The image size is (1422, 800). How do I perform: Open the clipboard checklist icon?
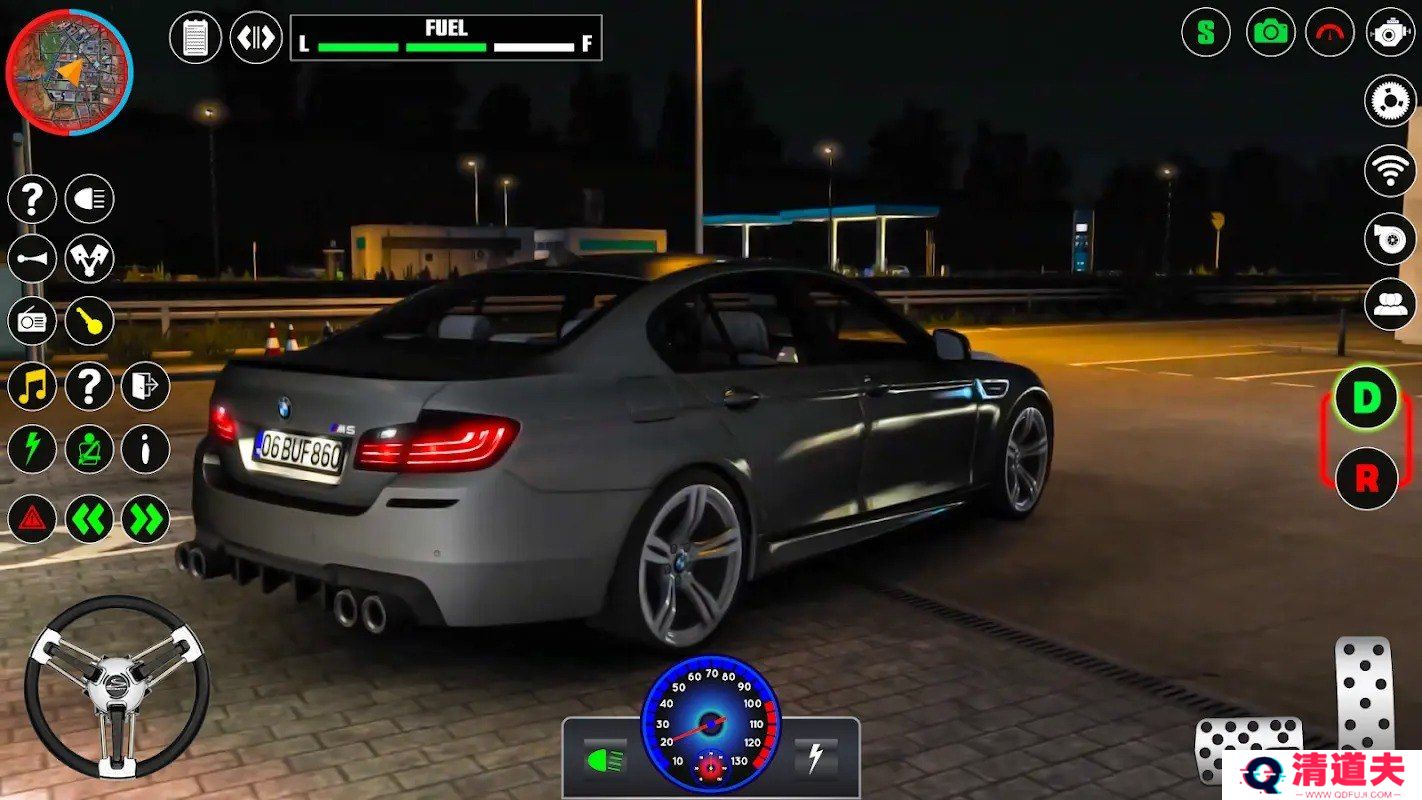[x=195, y=38]
